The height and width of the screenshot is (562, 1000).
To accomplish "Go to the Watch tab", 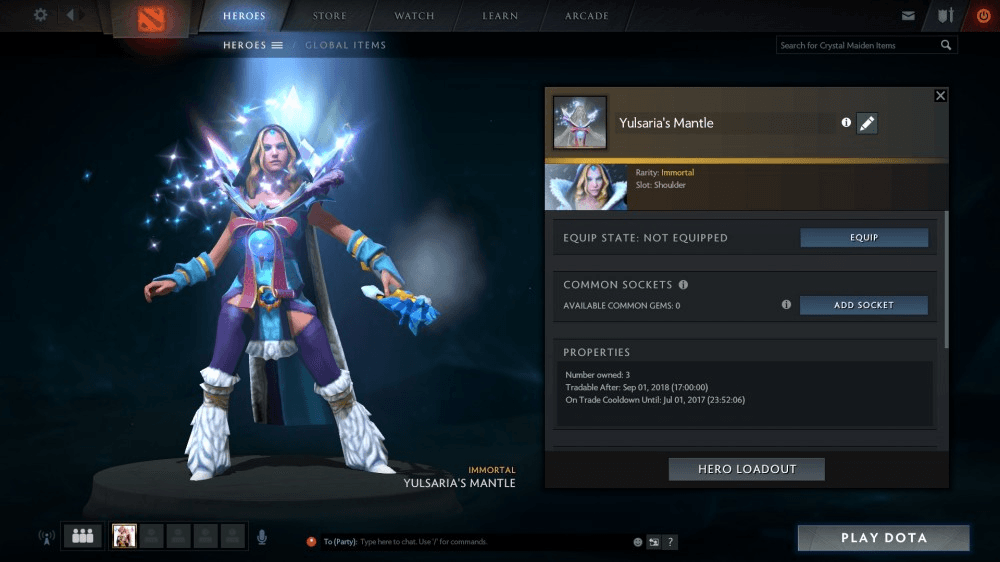I will (415, 16).
